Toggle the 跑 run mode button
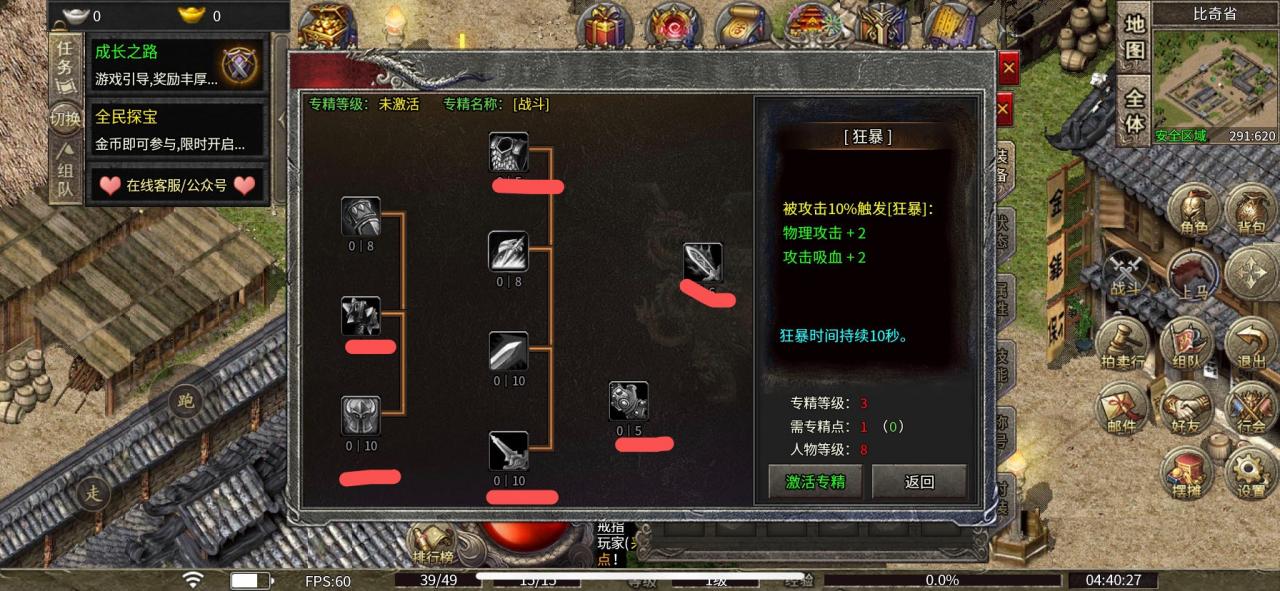The width and height of the screenshot is (1280, 591). coord(185,401)
